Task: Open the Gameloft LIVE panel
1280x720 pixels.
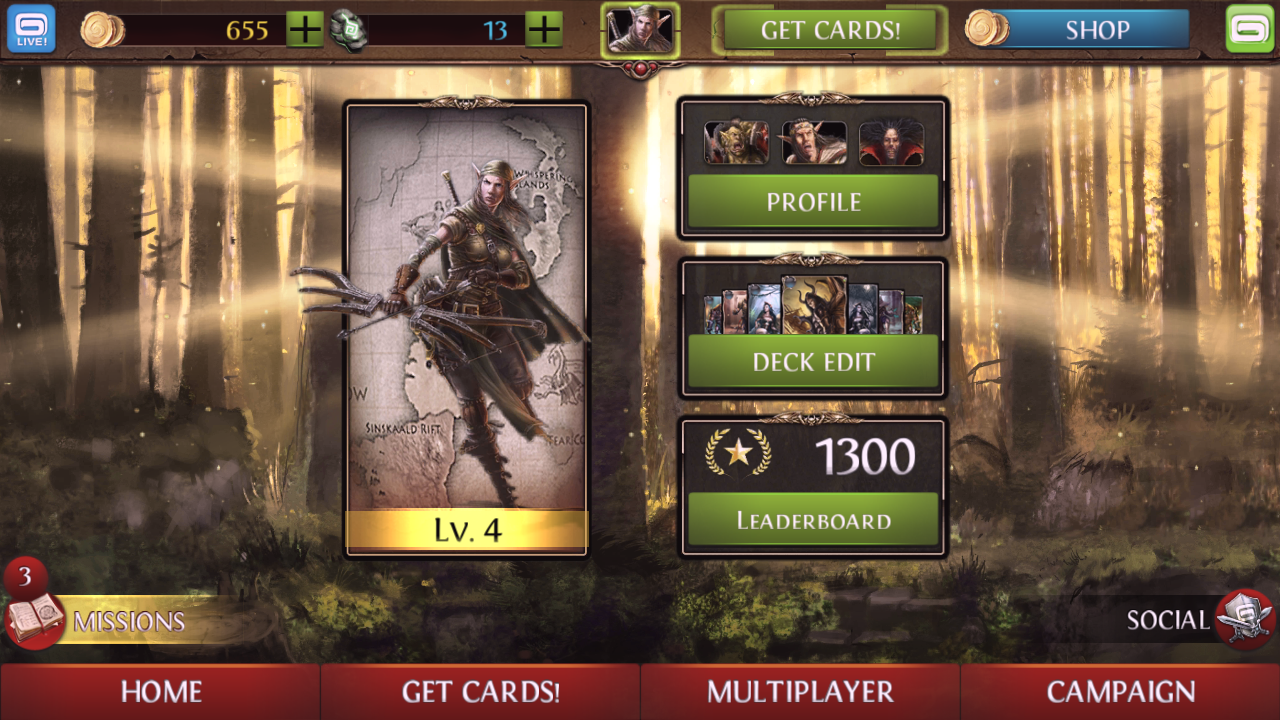Action: [30, 29]
